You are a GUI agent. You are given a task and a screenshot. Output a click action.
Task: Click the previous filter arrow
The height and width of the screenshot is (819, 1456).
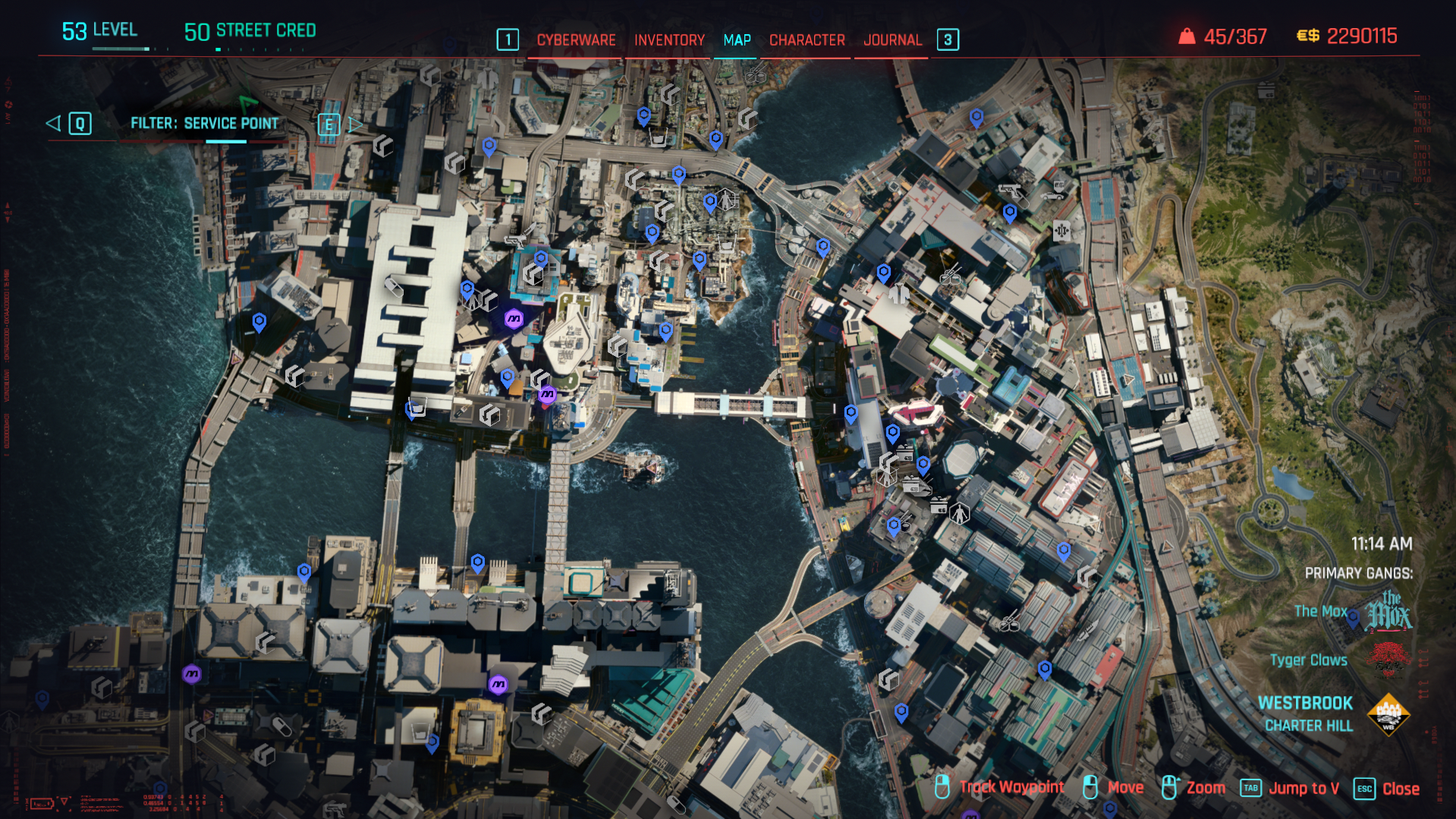(53, 123)
